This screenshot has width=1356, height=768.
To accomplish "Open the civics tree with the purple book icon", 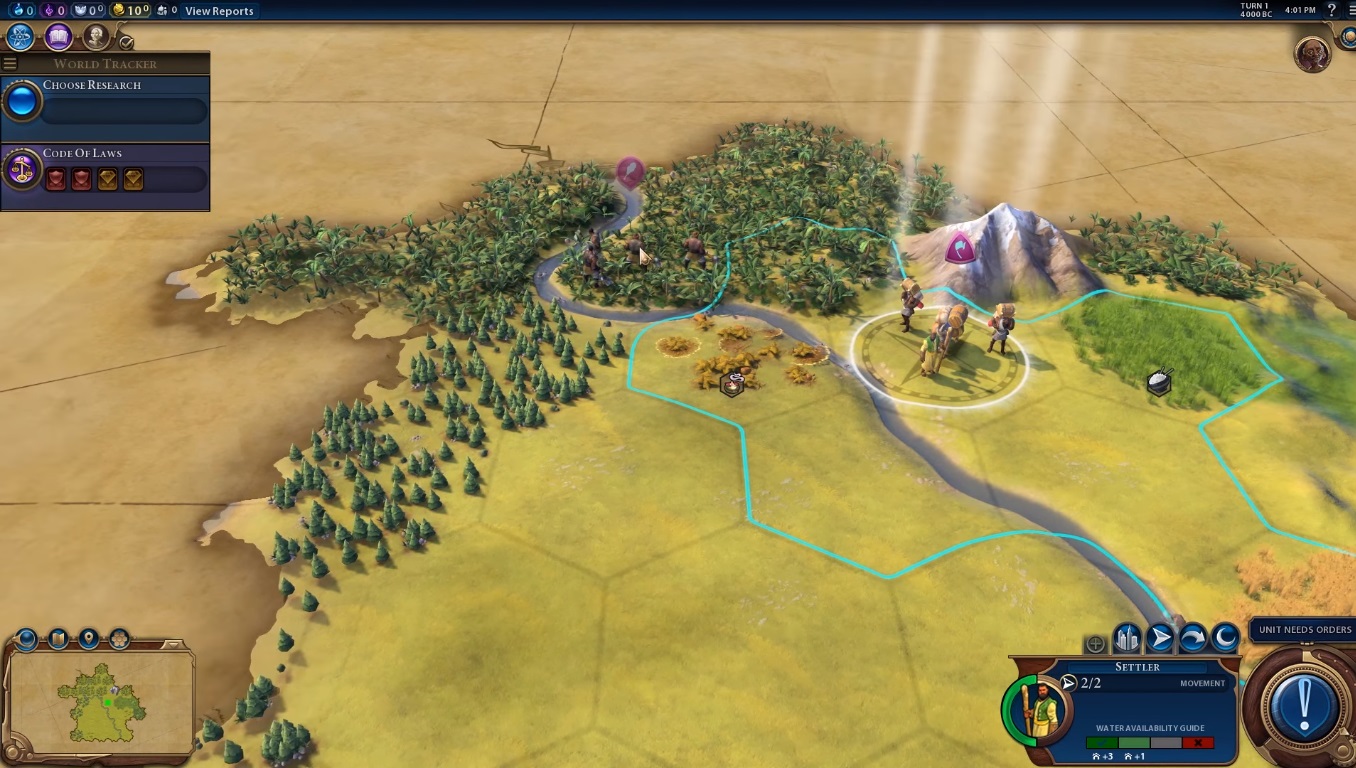I will (x=58, y=38).
